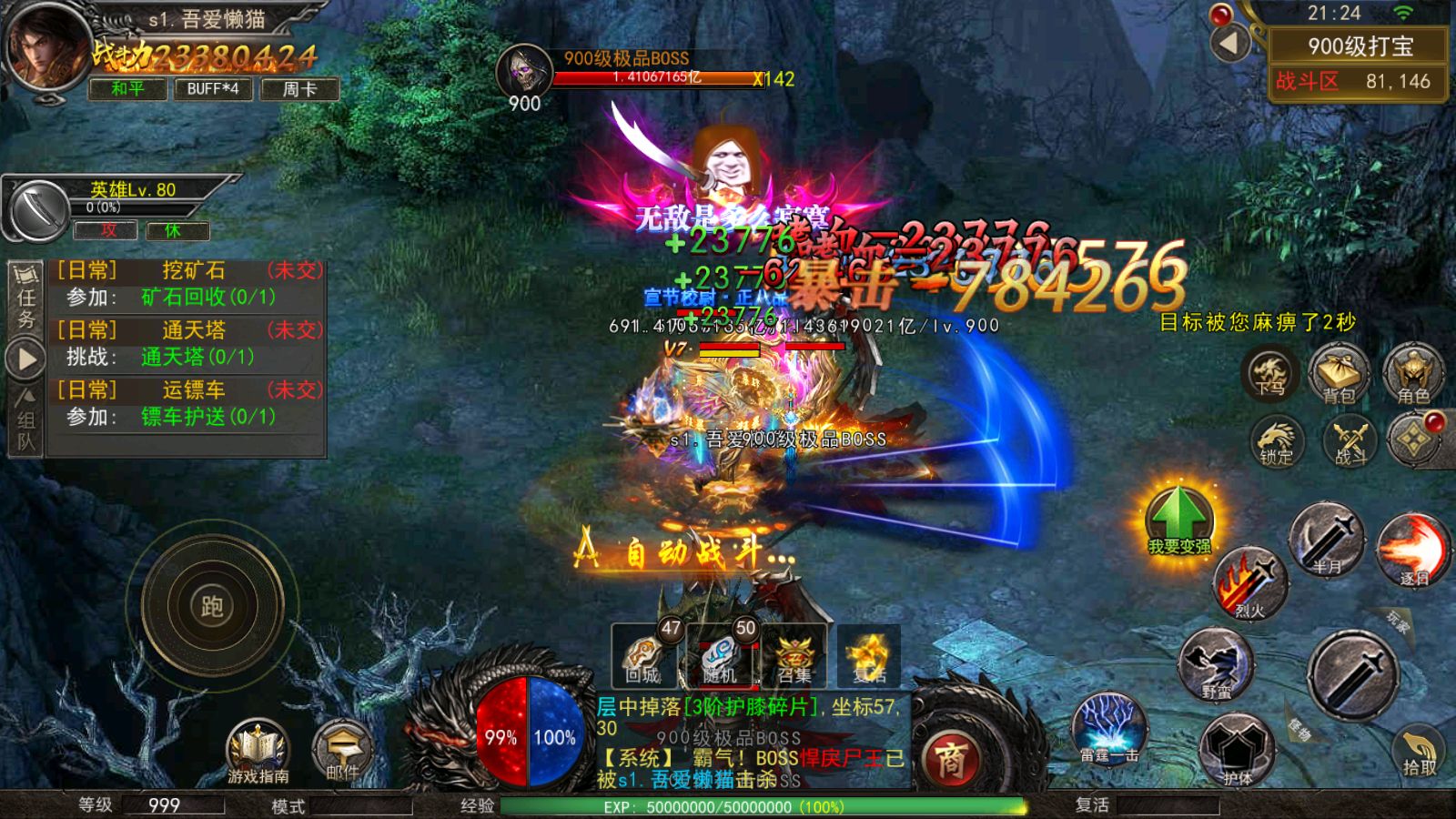This screenshot has height=819, width=1456.
Task: Switch to the 组队 team tab
Action: [x=25, y=420]
